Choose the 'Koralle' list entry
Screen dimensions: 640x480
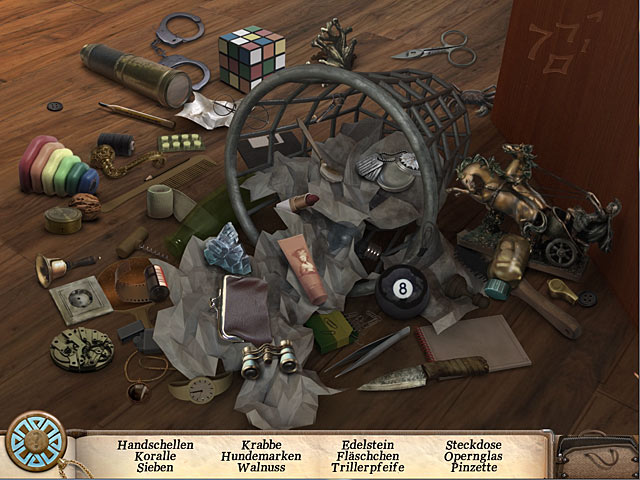coord(155,456)
